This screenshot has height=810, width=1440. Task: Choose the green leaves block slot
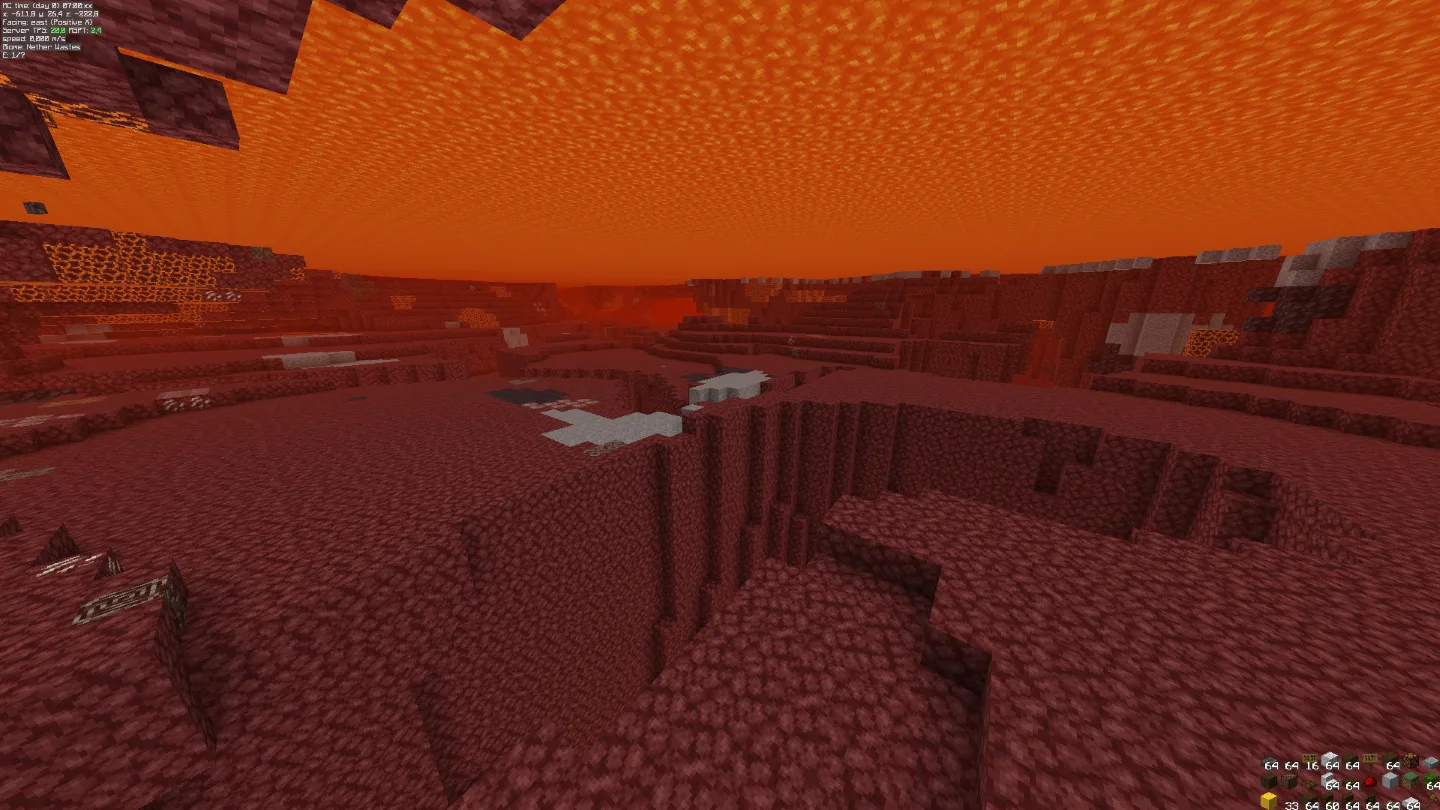[1431, 779]
